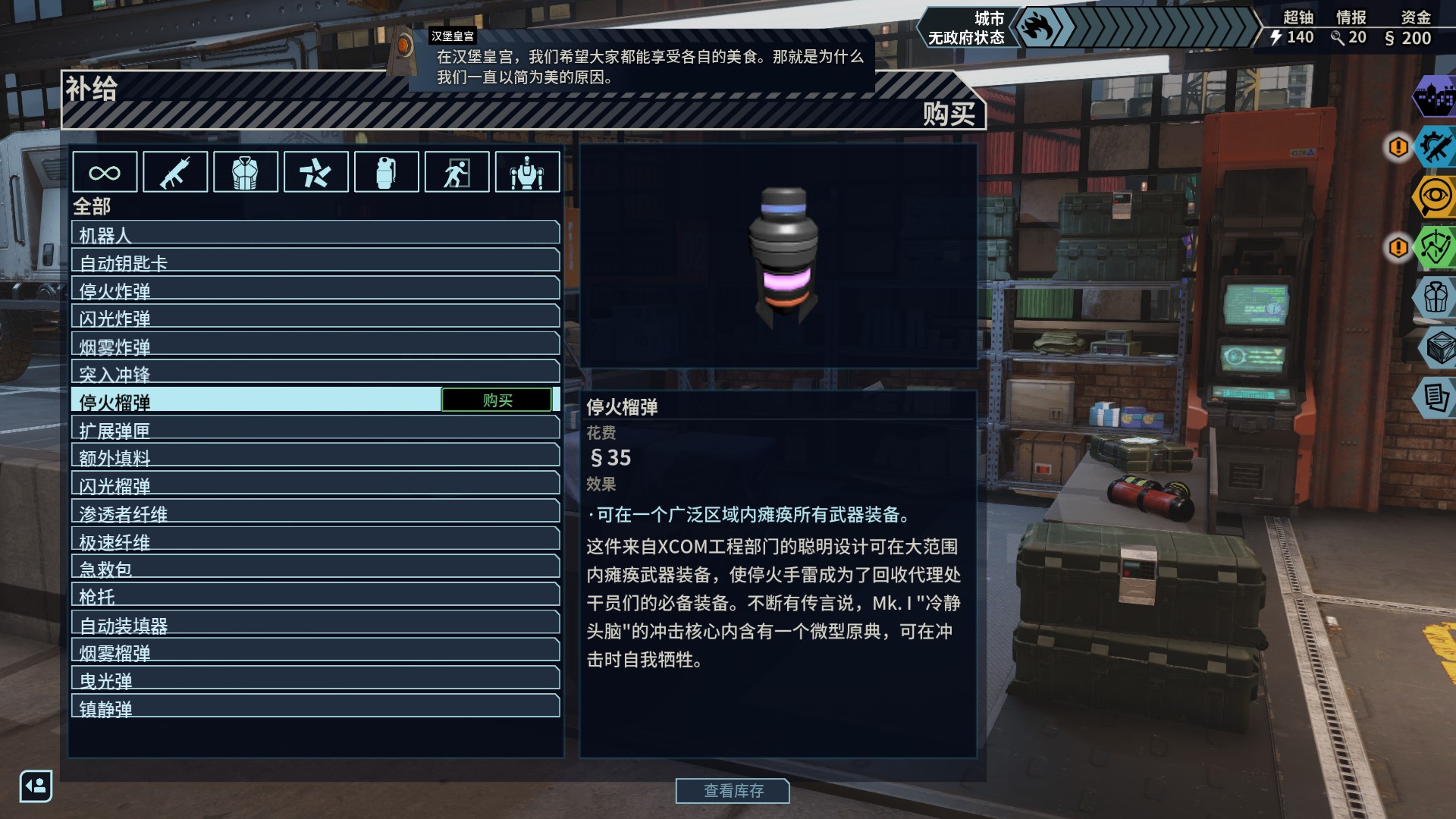Select the armor vest category tab
The width and height of the screenshot is (1456, 819).
[246, 172]
